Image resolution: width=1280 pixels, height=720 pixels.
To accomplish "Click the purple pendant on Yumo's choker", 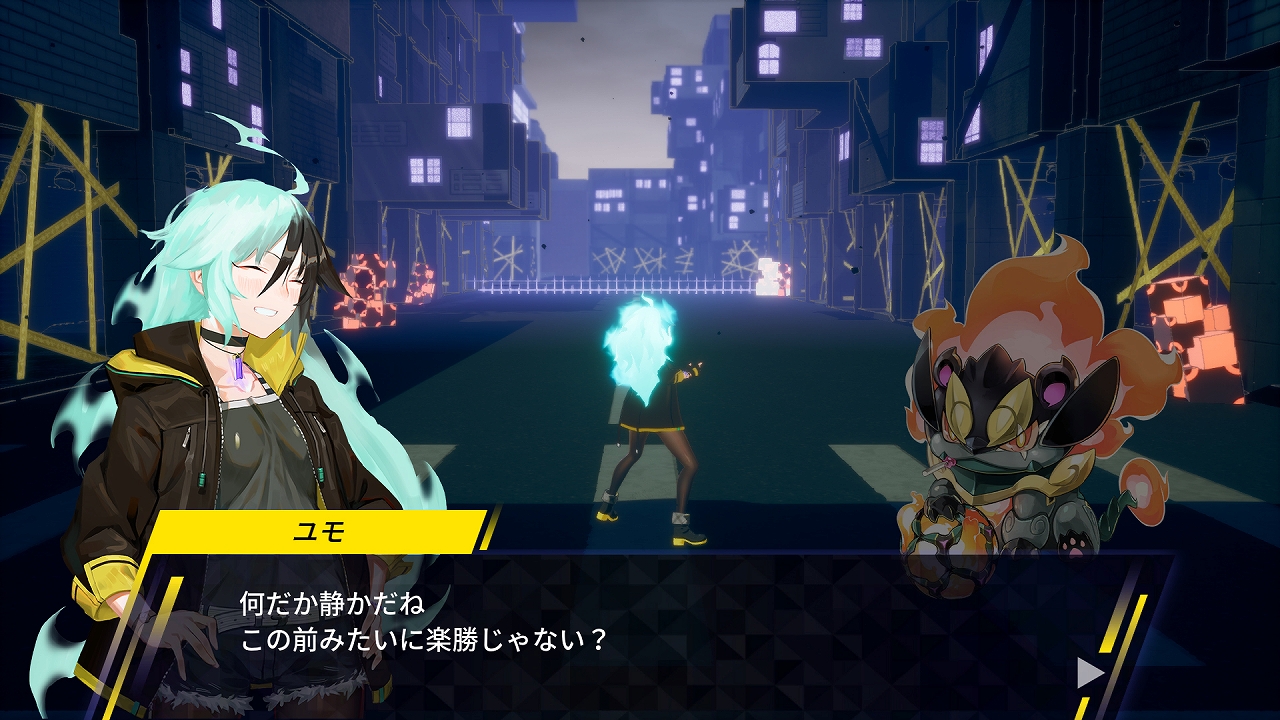I will pos(238,368).
